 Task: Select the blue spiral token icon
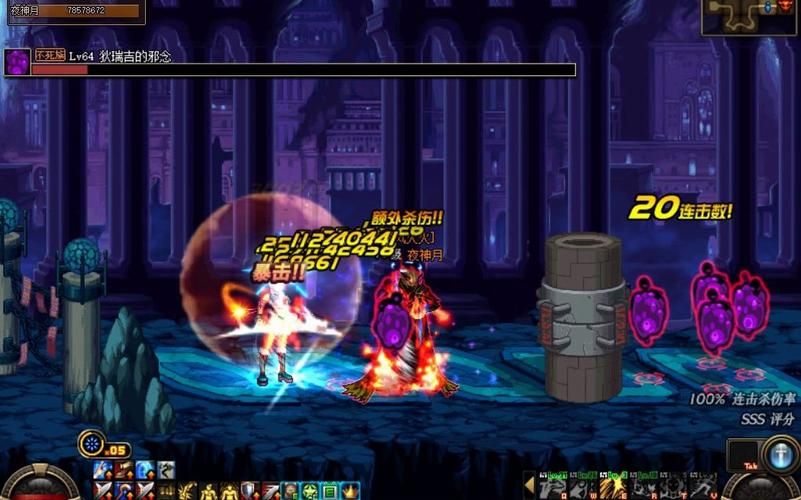coord(92,443)
